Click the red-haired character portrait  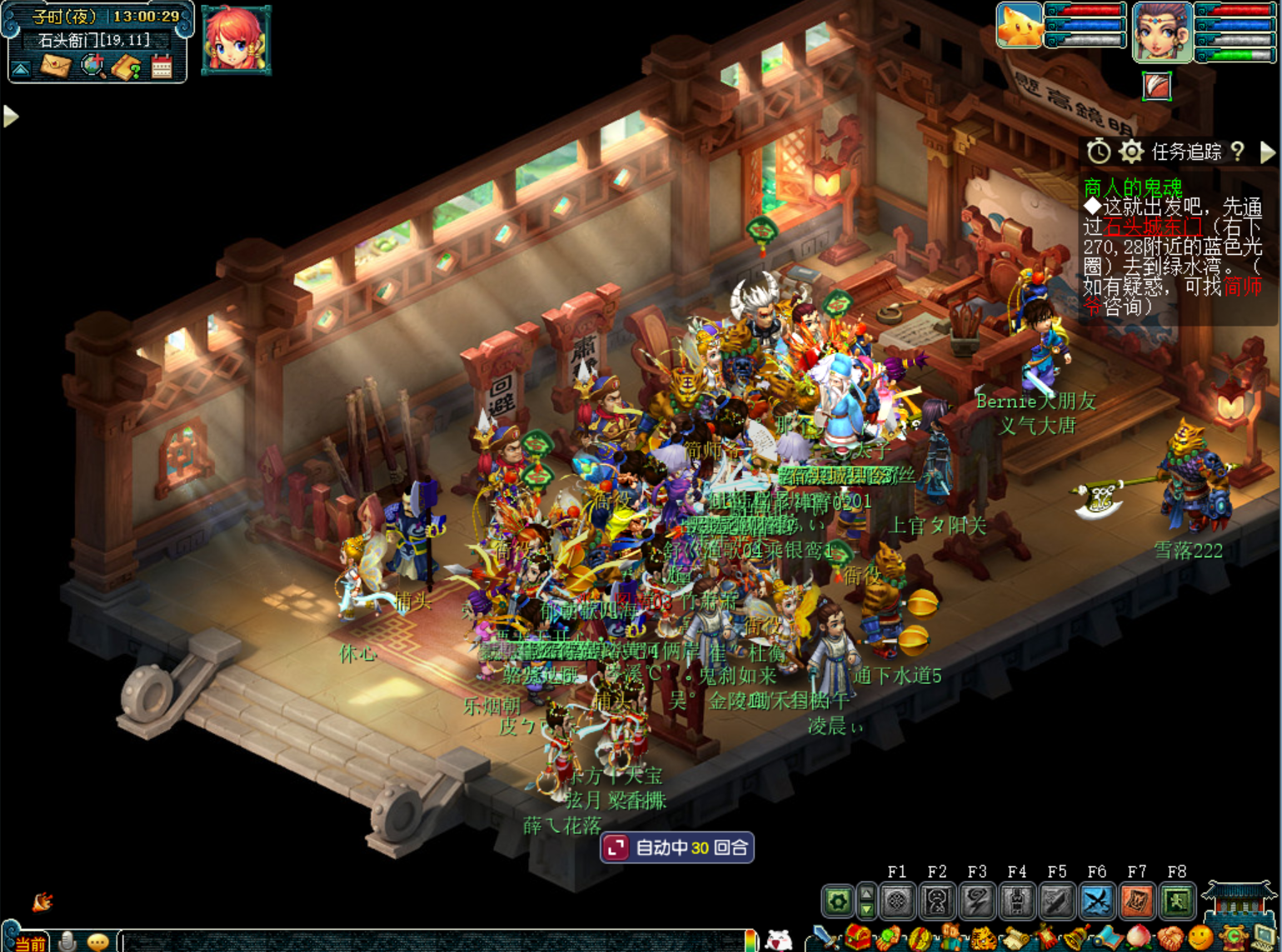[x=236, y=39]
